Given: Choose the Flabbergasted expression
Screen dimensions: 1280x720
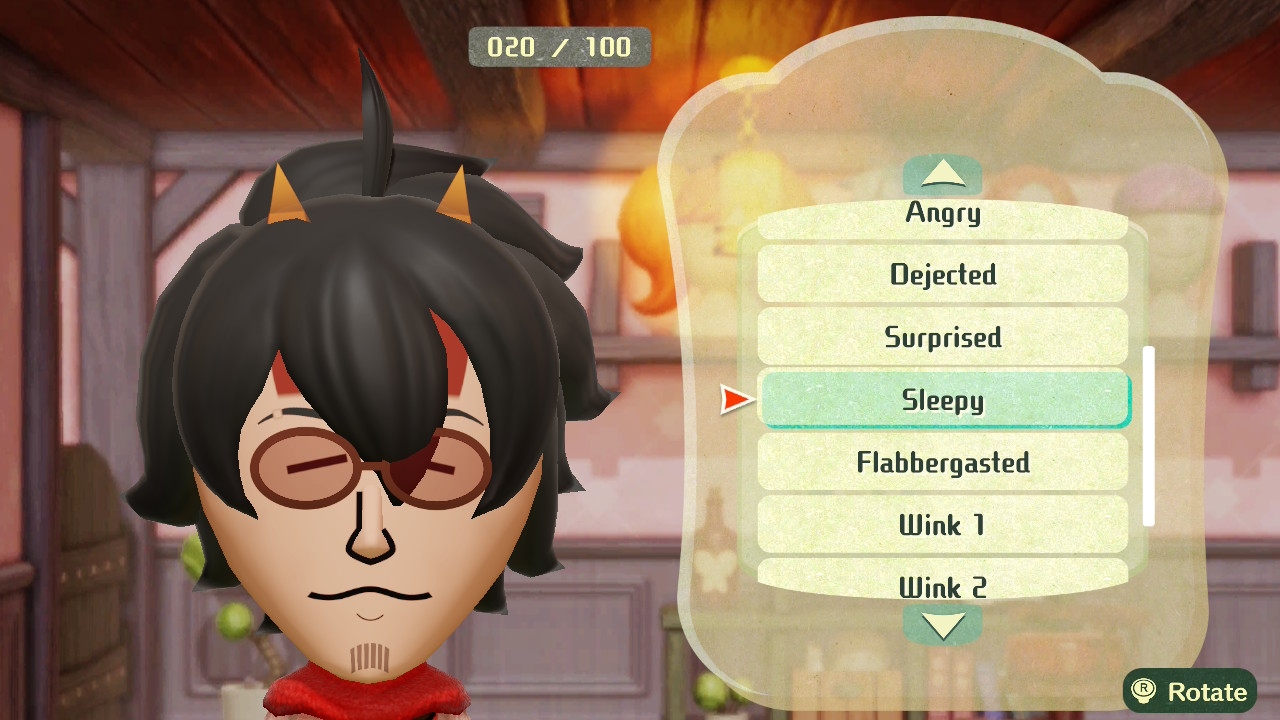Looking at the screenshot, I should (943, 462).
